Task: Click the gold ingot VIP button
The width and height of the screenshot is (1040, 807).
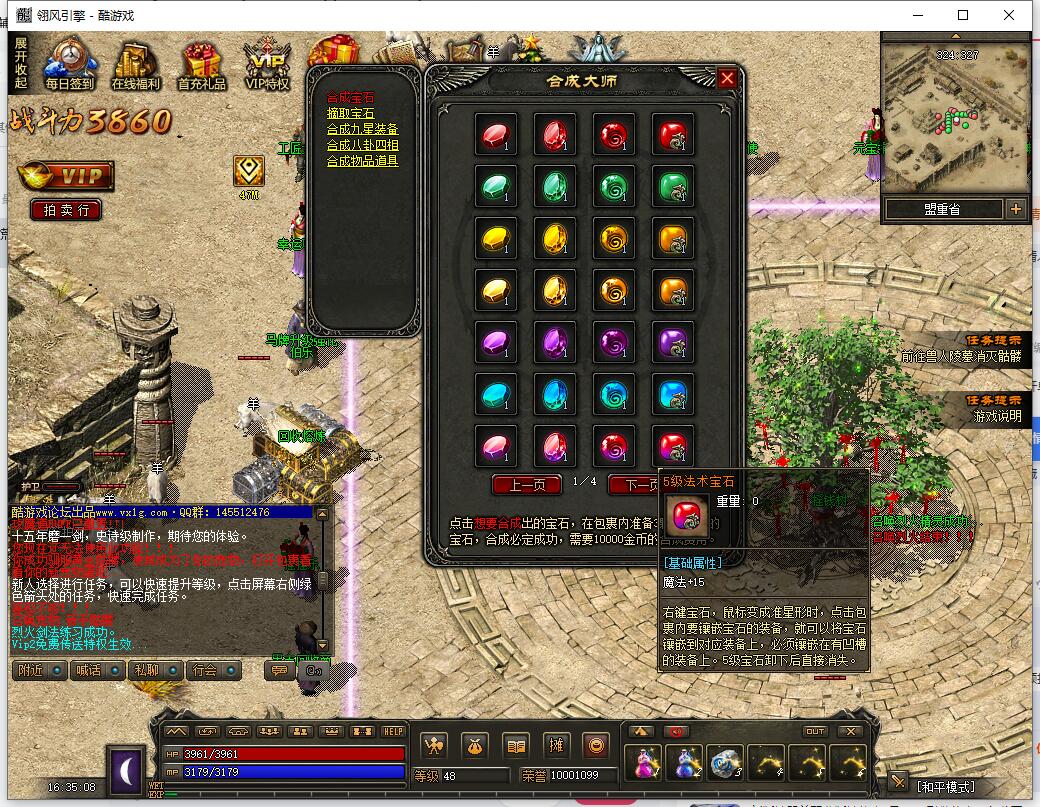Action: point(66,176)
